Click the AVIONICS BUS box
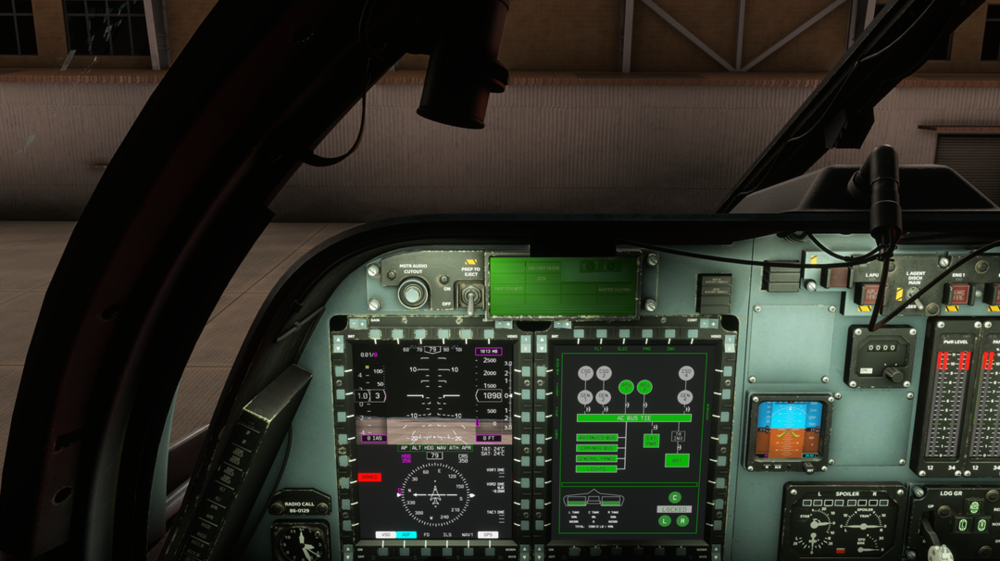1000x561 pixels. (598, 437)
